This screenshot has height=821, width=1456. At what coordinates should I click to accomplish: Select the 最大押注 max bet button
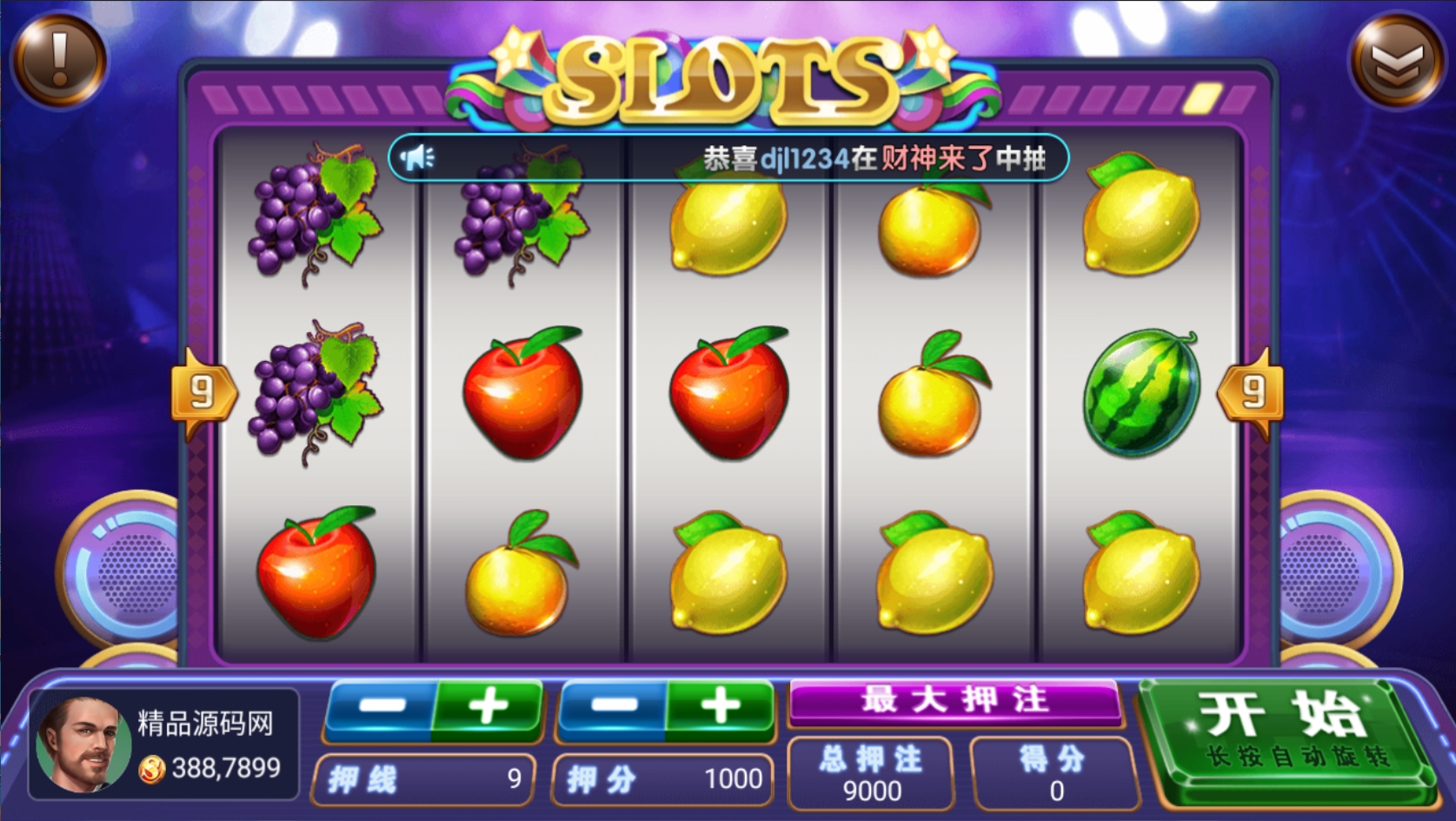[954, 702]
